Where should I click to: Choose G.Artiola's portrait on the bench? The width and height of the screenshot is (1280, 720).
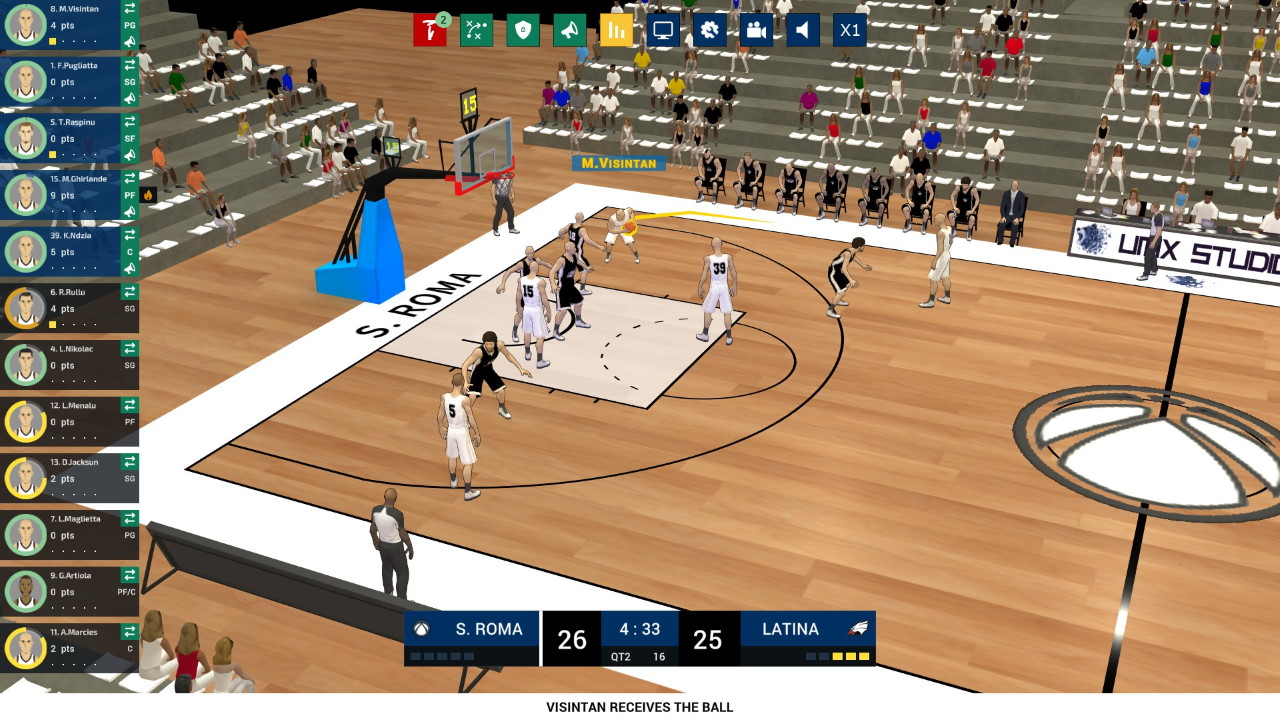click(x=24, y=592)
